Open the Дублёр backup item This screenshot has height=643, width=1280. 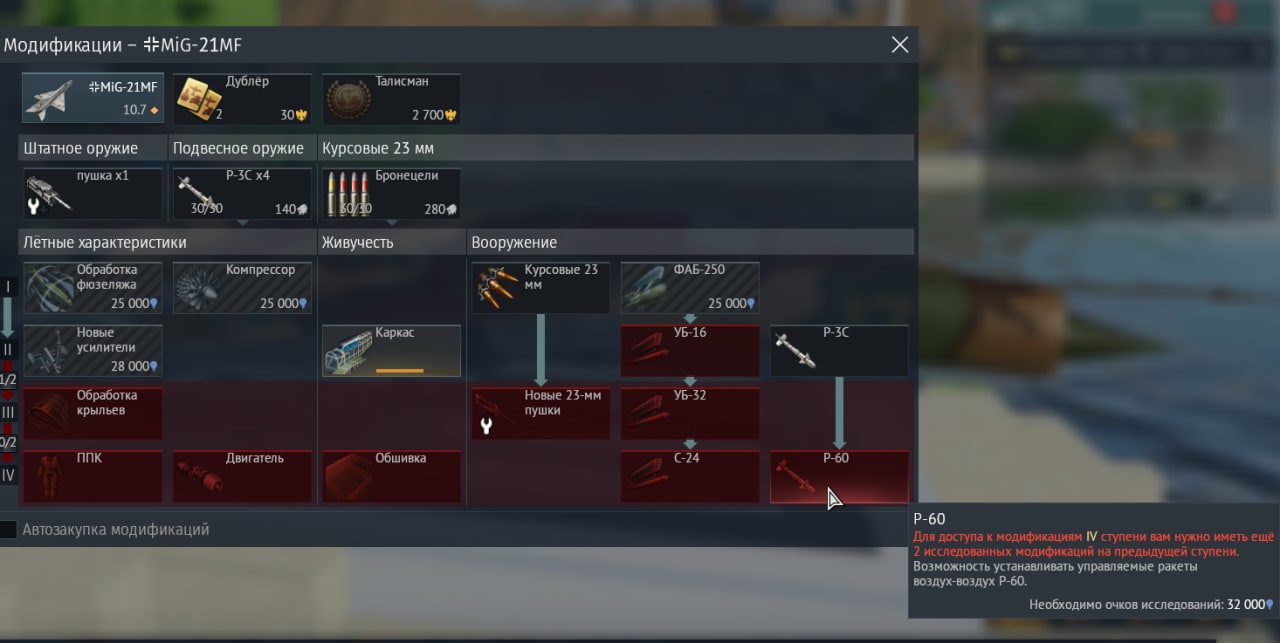241,98
